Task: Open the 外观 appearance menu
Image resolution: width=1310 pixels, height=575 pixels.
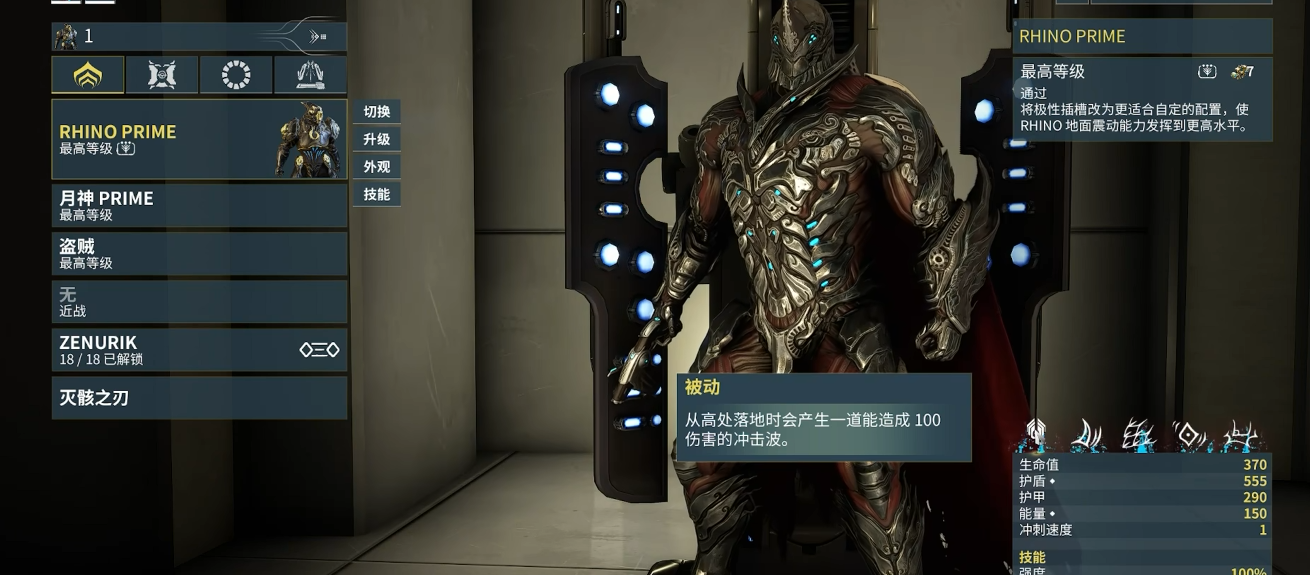Action: (377, 167)
